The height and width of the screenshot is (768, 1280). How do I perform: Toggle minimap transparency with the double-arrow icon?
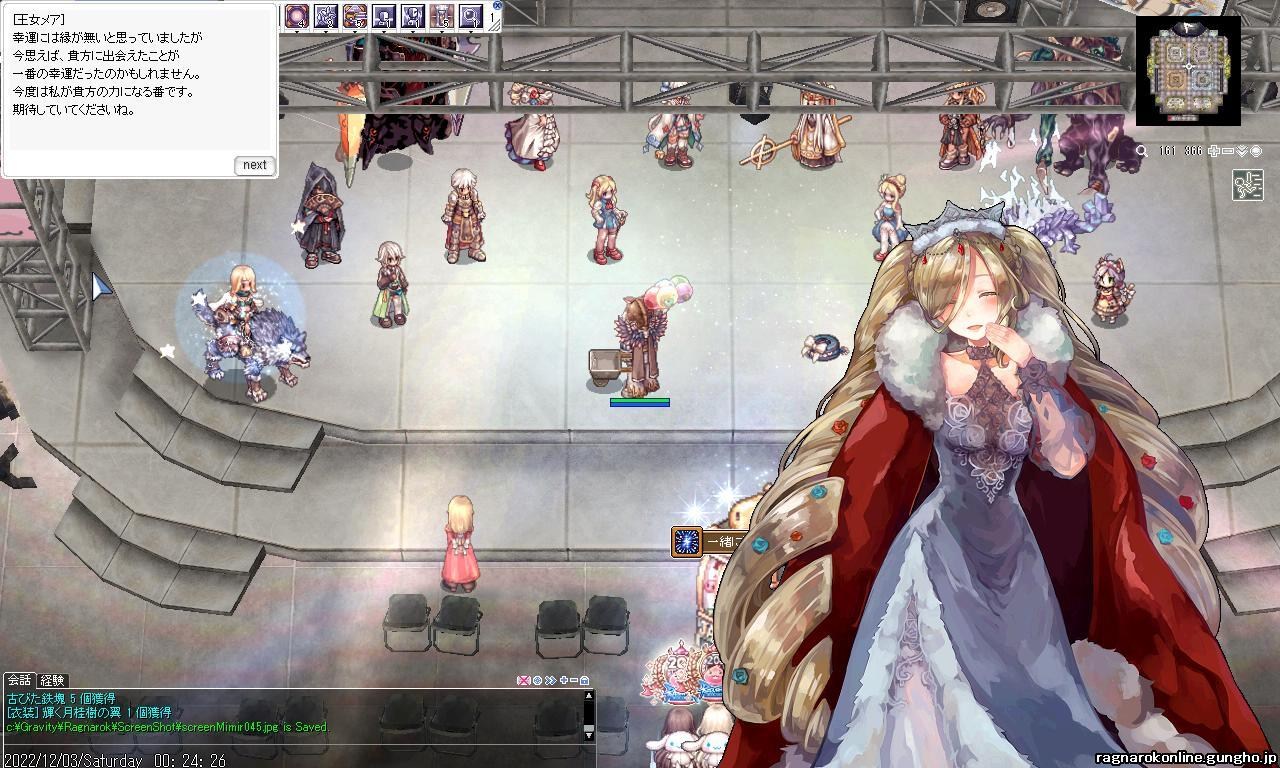point(1241,151)
